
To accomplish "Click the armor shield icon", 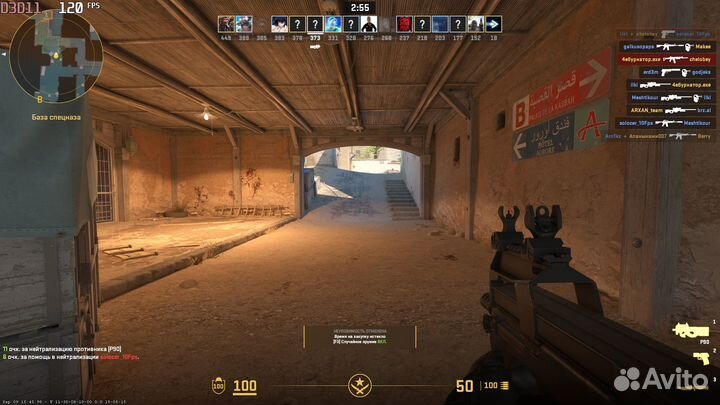I will point(218,385).
